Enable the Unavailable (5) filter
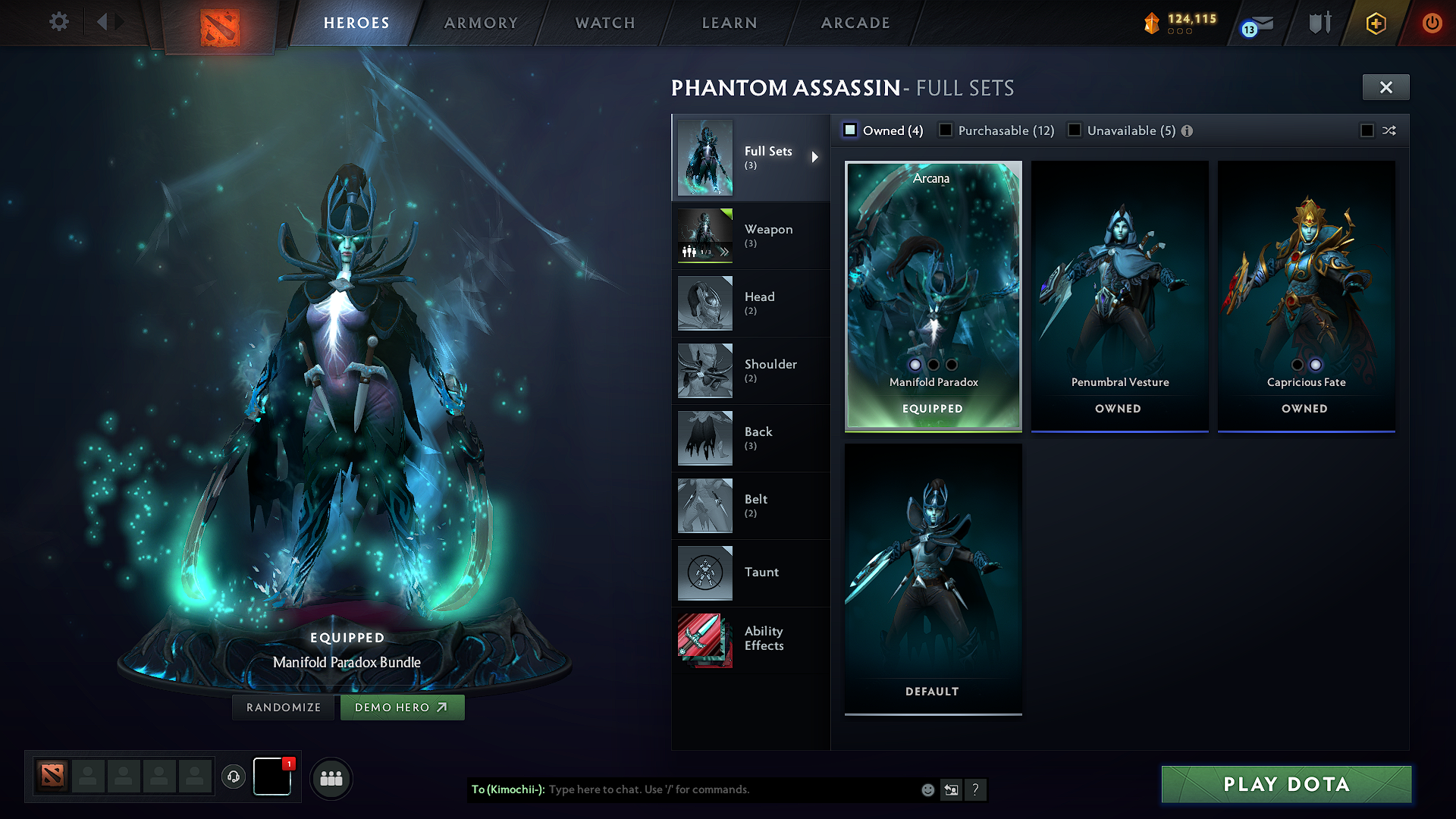Screen dimensions: 1456x819 (x=1075, y=130)
